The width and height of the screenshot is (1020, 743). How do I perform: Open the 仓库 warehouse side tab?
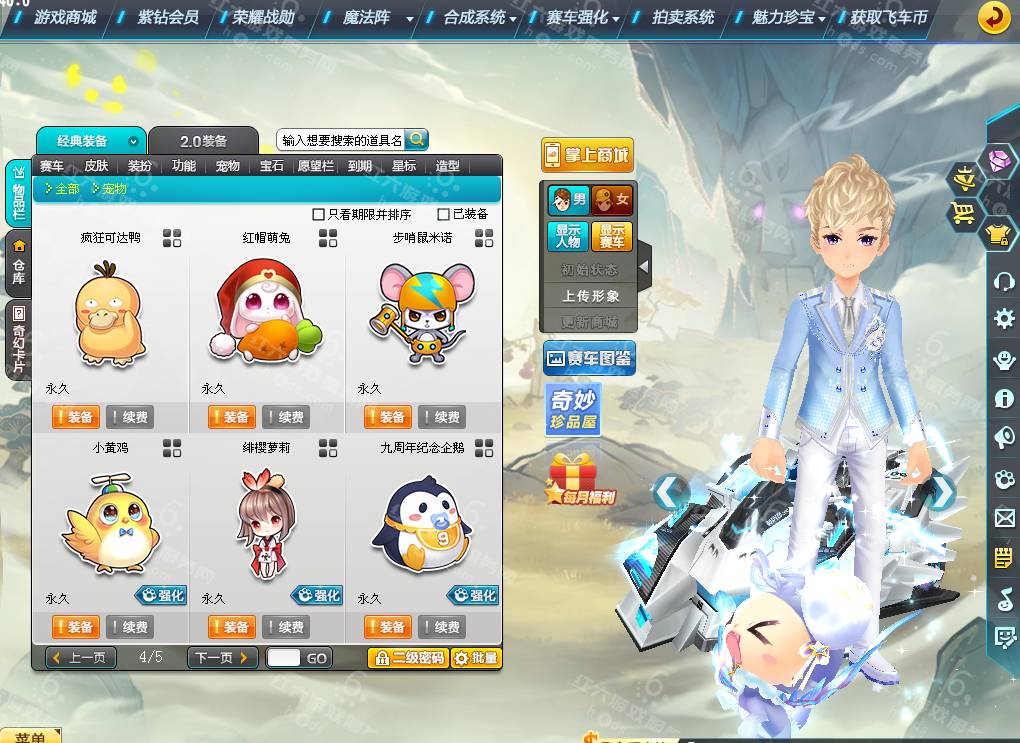click(x=18, y=263)
